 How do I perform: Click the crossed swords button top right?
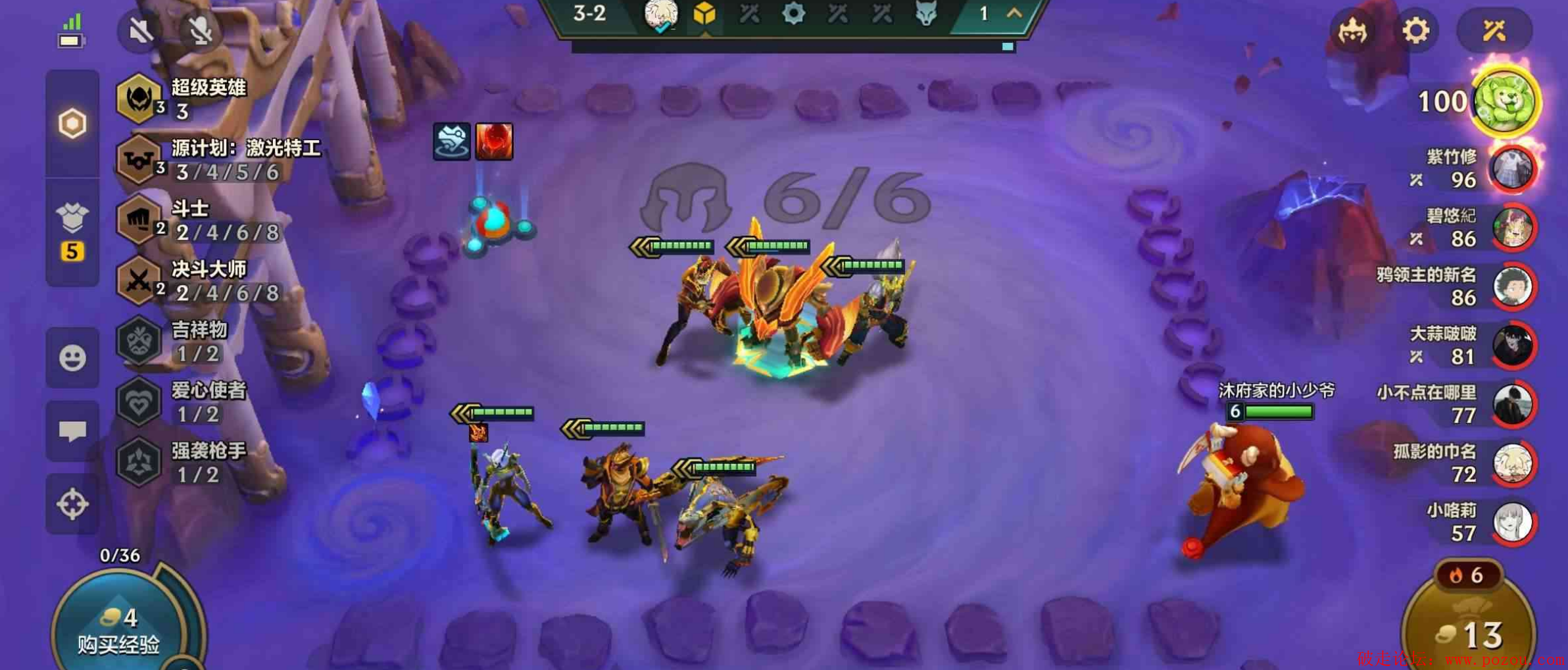[1494, 31]
